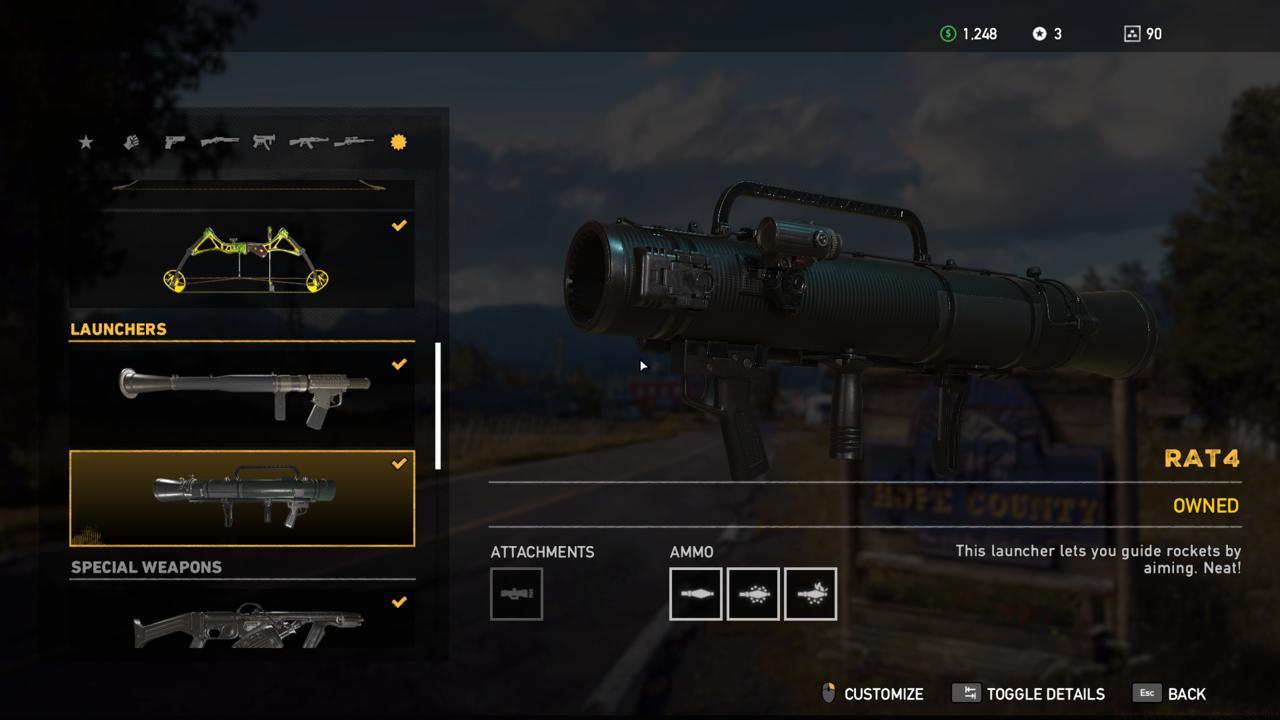This screenshot has width=1280, height=720.
Task: Pick the weapon under Special Weapons
Action: (242, 620)
